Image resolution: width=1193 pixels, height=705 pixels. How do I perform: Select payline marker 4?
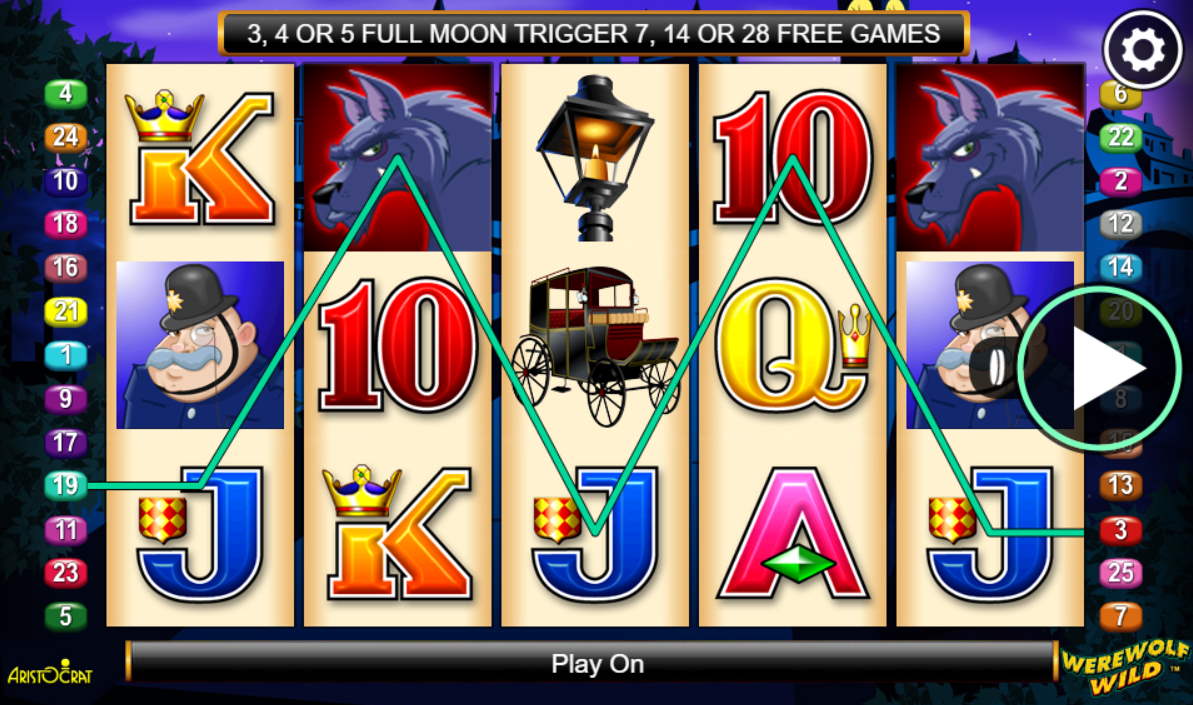[x=66, y=94]
